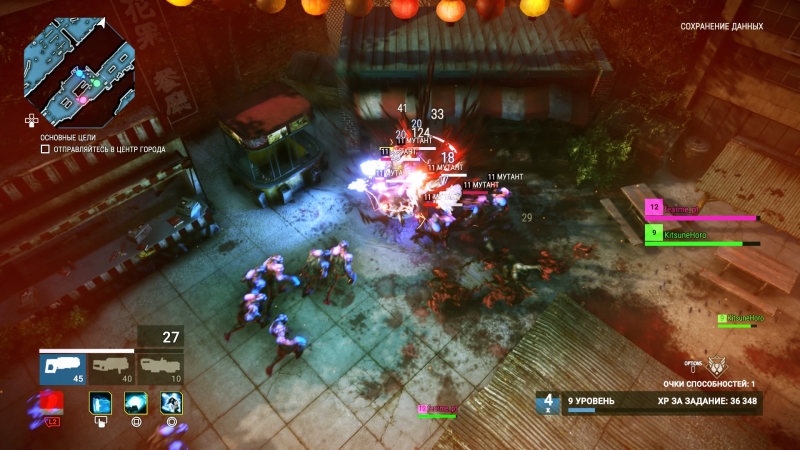800x450 pixels.
Task: Trigger the glowing energy blast ability
Action: 136,402
